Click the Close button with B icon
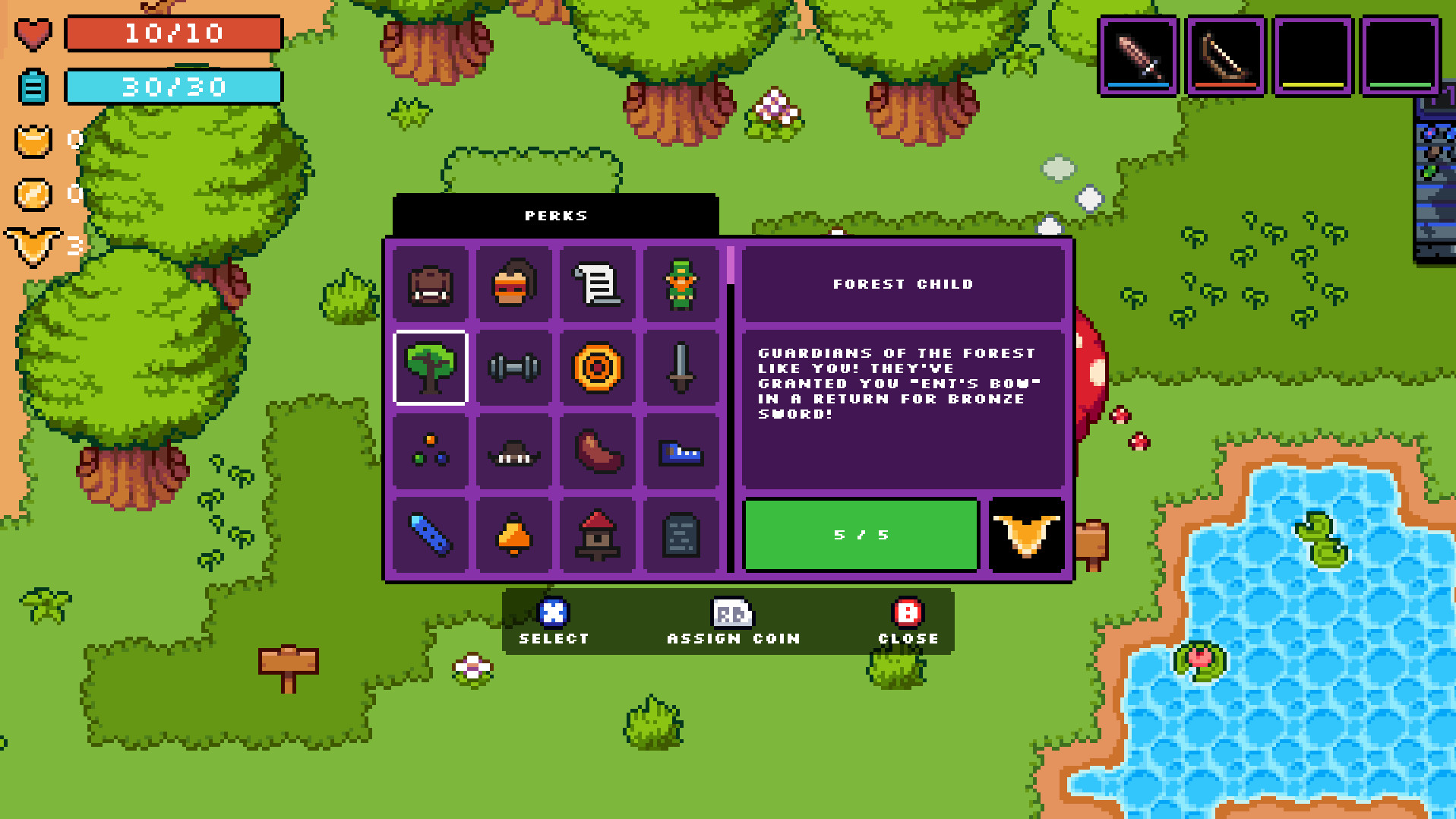The height and width of the screenshot is (819, 1456). point(907,623)
